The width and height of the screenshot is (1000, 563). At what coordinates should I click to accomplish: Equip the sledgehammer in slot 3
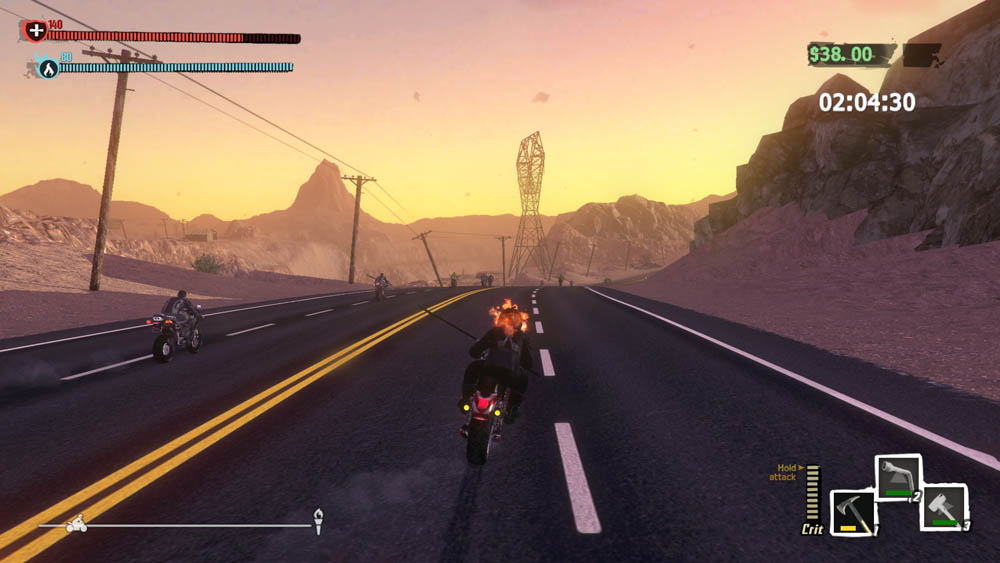coord(943,506)
